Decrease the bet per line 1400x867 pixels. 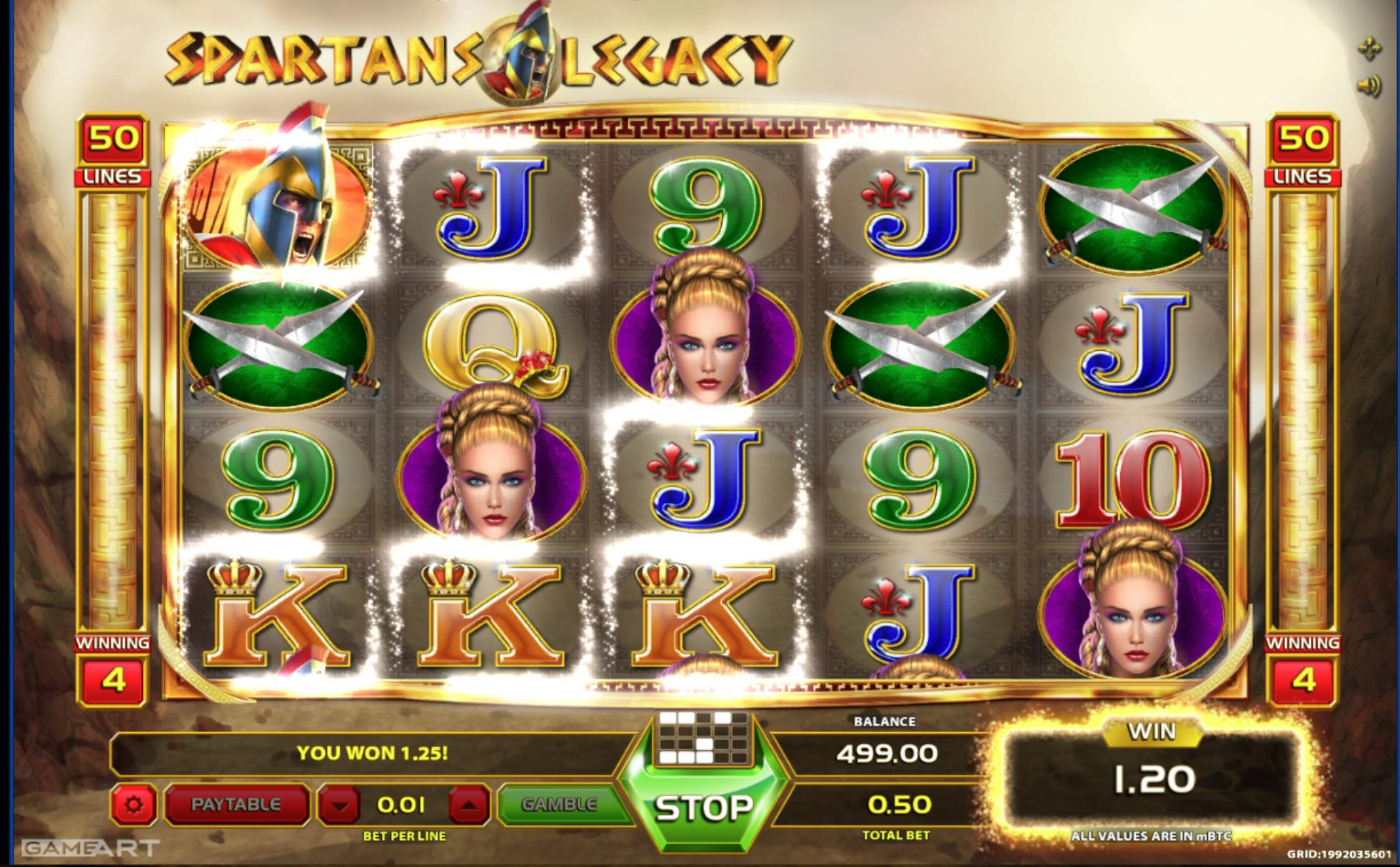click(x=340, y=806)
